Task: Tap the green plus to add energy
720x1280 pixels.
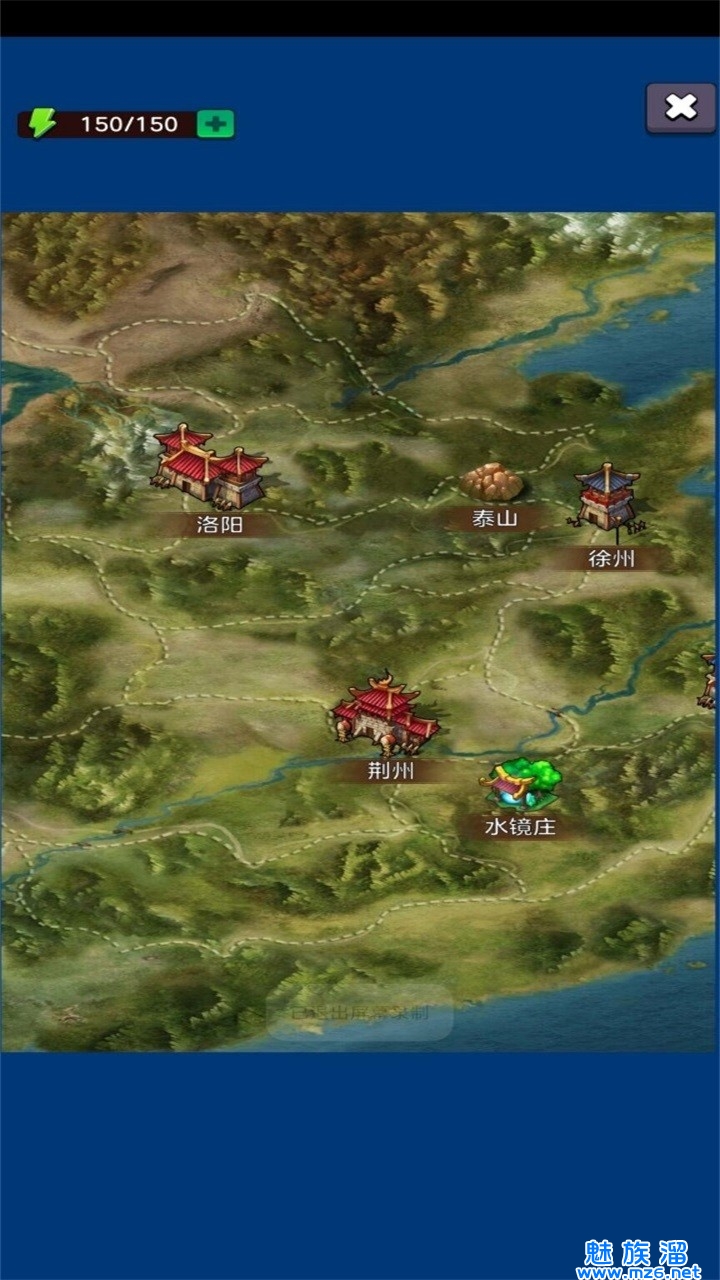Action: pyautogui.click(x=215, y=124)
